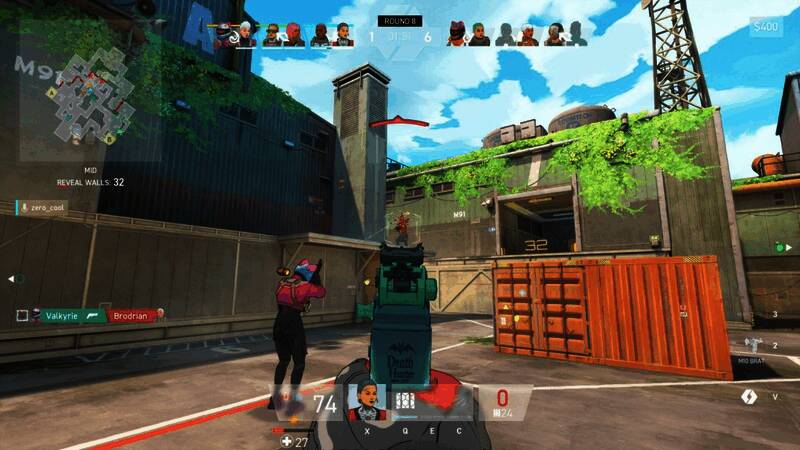800x450 pixels.
Task: Click the Valkyrie kill feed entry
Action: point(60,315)
